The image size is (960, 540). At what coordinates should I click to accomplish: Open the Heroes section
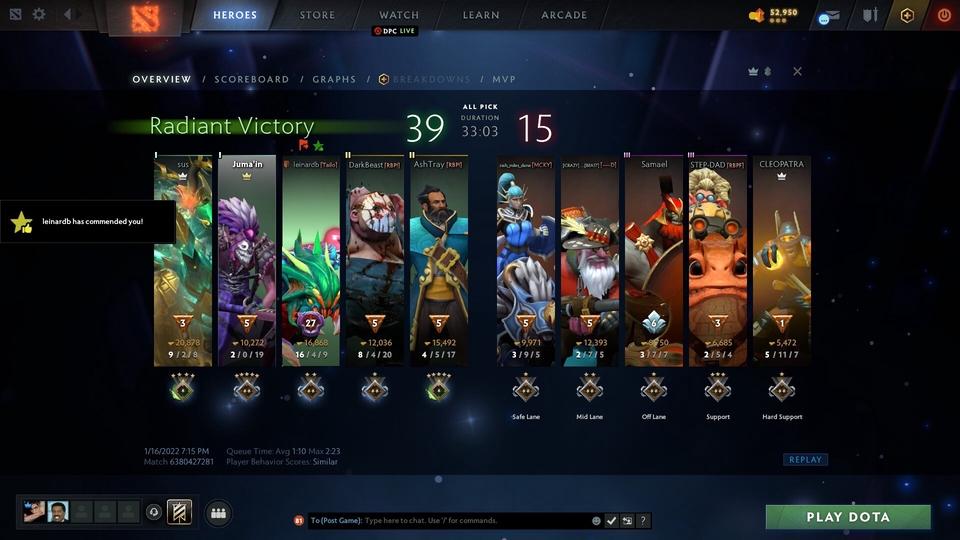(x=235, y=15)
